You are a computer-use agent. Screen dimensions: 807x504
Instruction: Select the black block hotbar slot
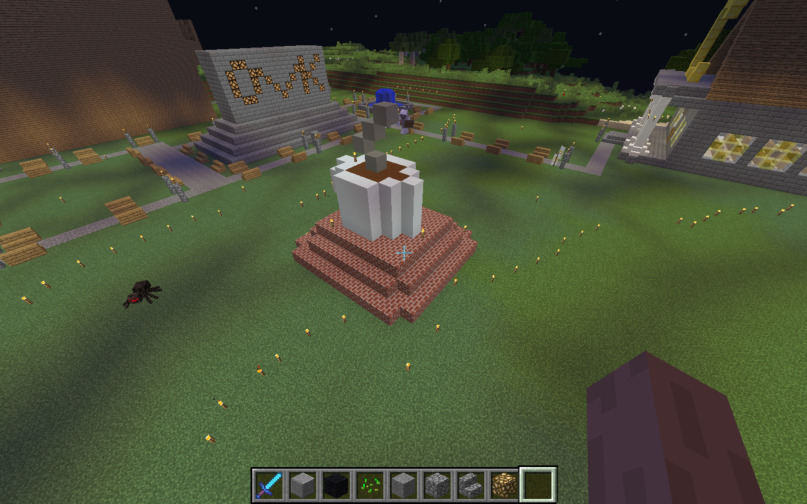[x=336, y=486]
